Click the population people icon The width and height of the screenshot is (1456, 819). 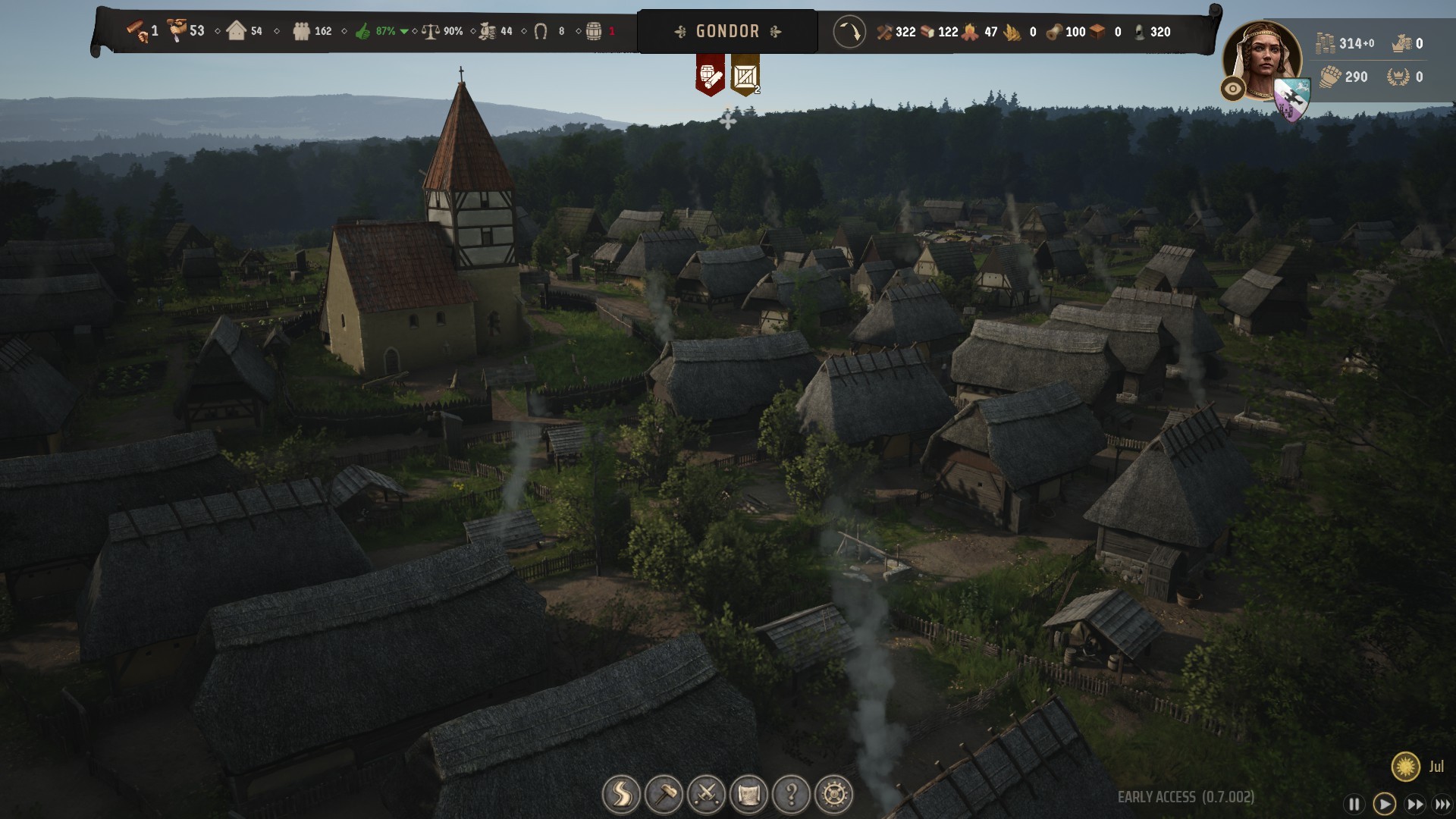[301, 32]
